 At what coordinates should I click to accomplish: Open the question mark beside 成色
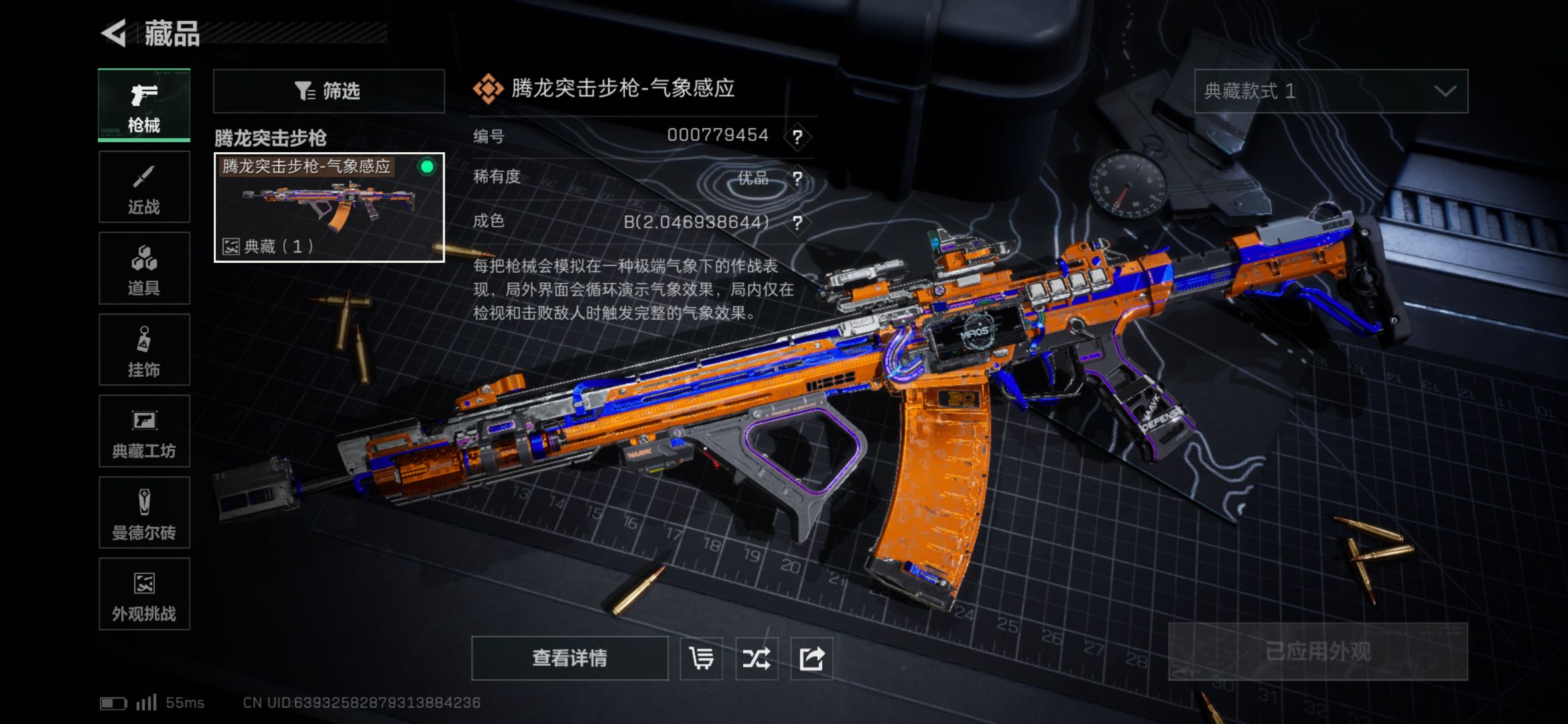[797, 223]
